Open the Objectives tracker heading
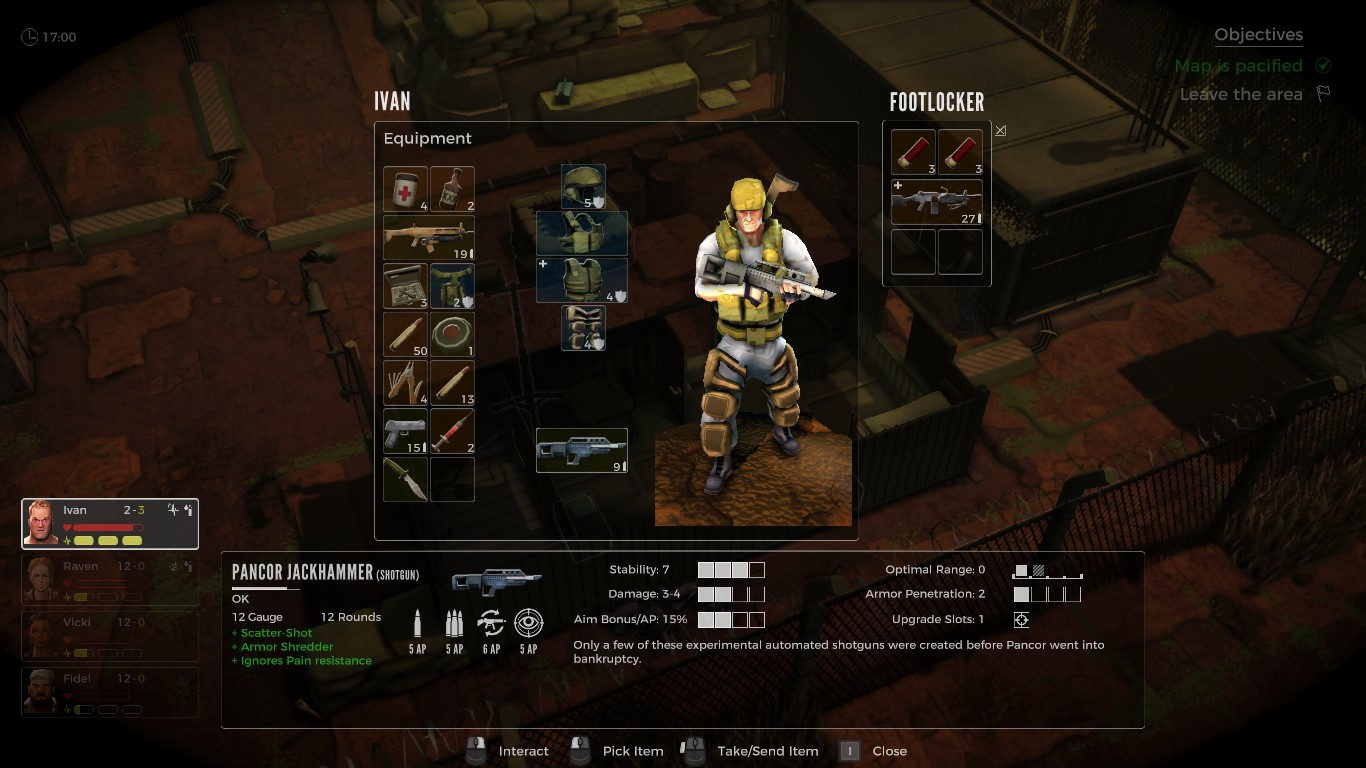Viewport: 1366px width, 768px height. tap(1258, 35)
